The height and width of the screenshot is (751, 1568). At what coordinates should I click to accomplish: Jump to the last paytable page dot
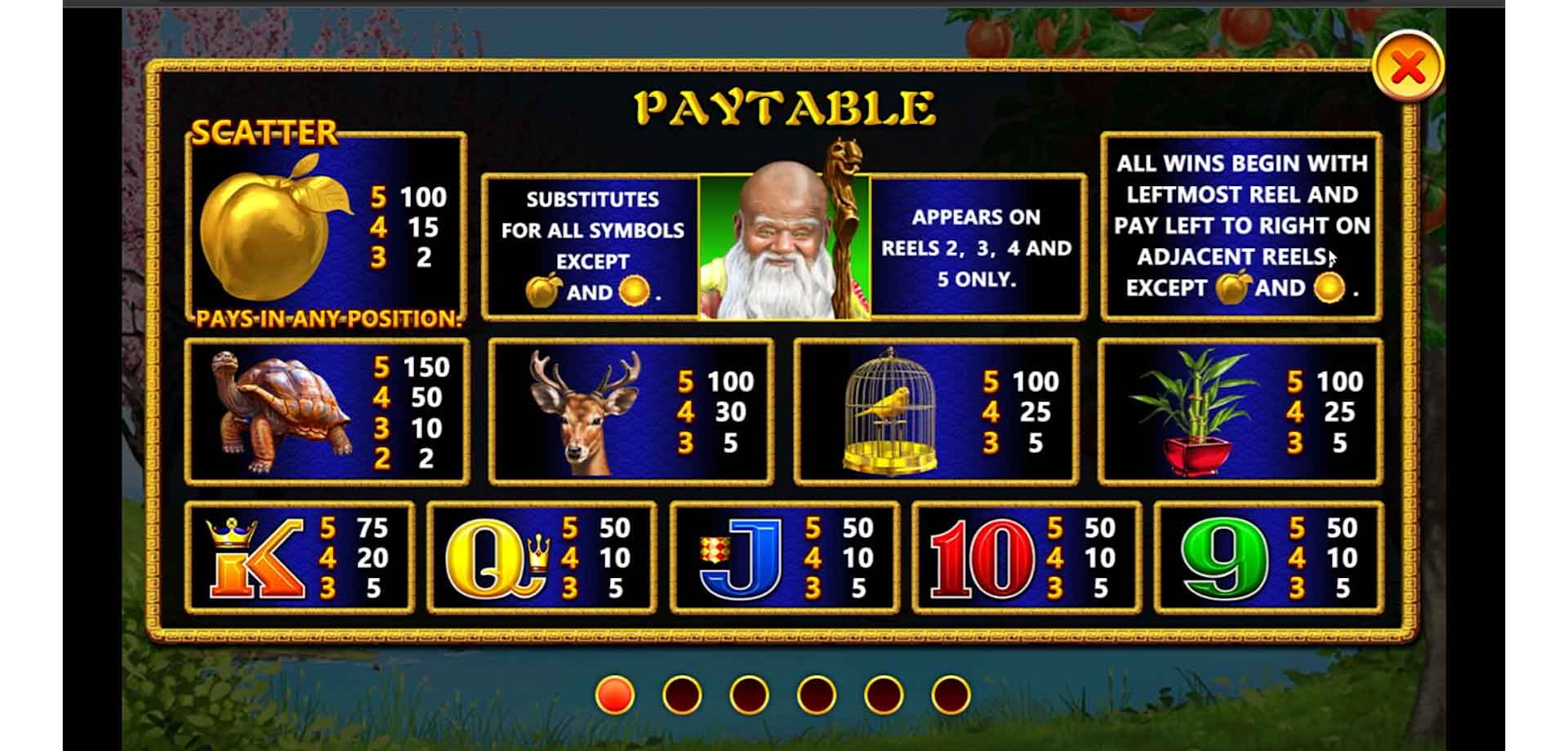(951, 695)
